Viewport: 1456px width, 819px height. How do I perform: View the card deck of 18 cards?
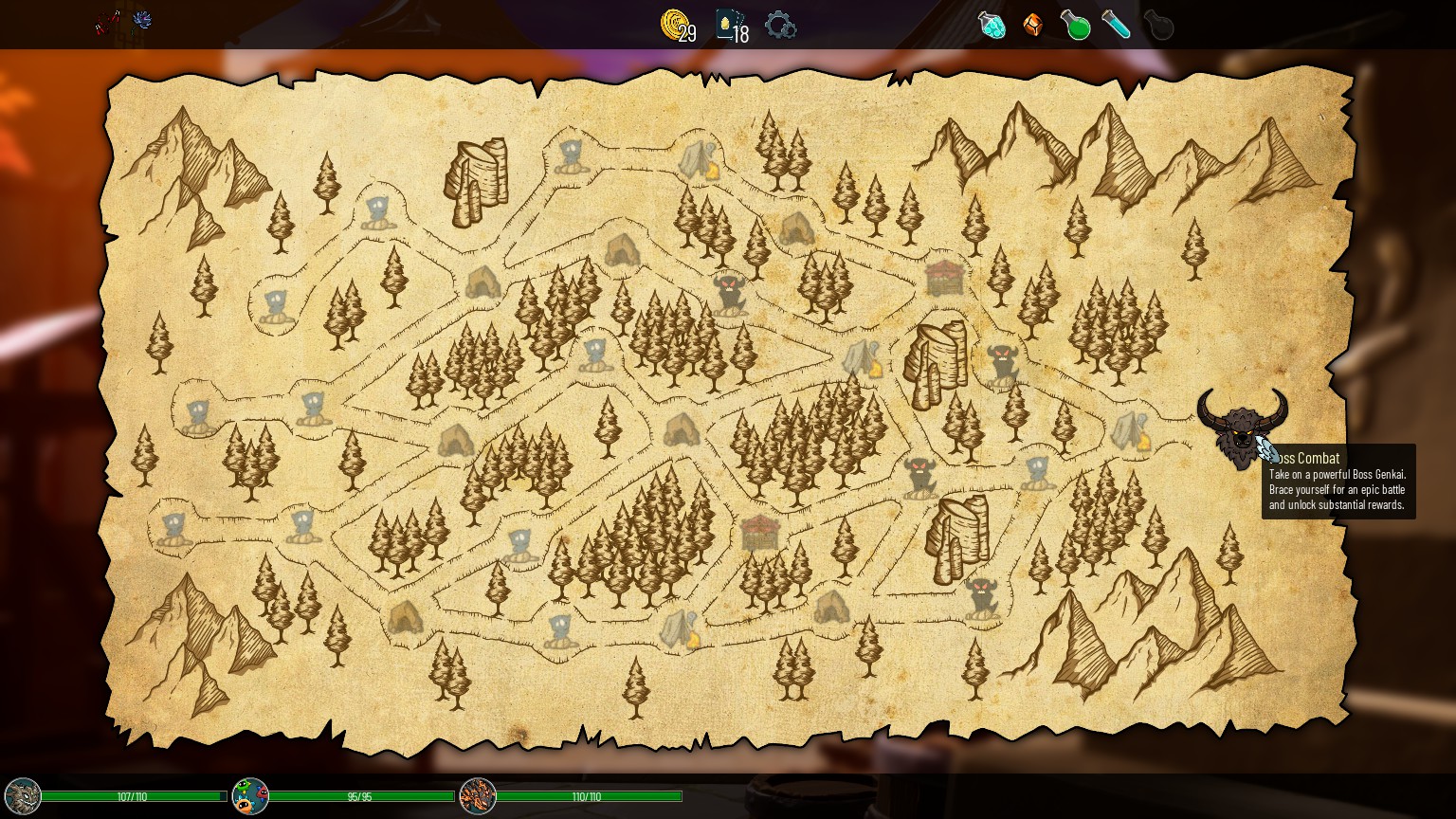click(x=730, y=25)
